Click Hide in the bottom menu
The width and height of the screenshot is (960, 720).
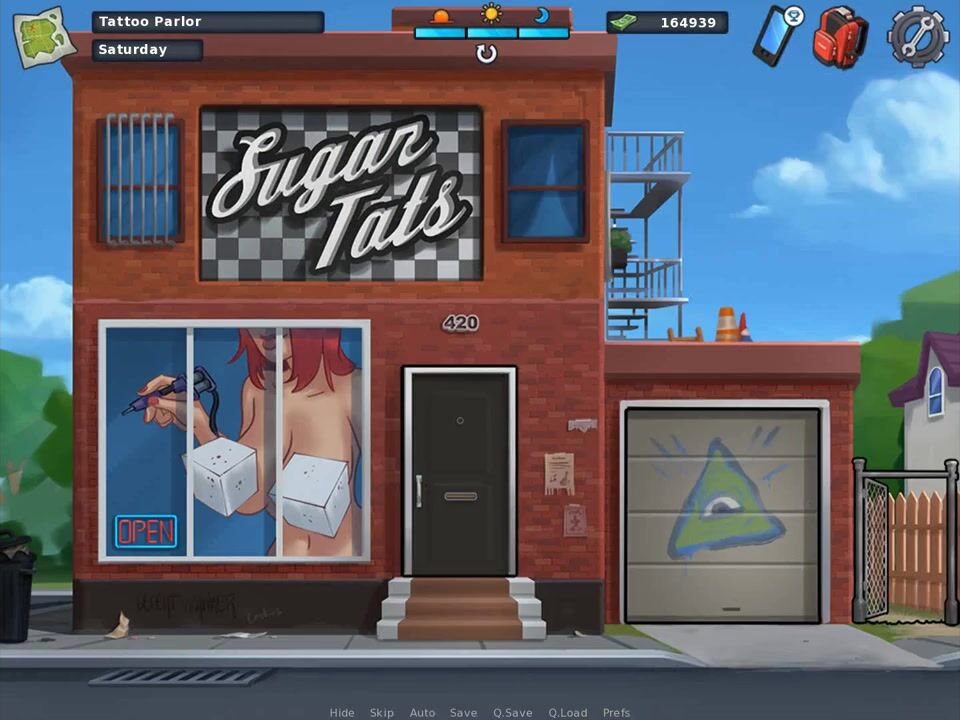pos(342,713)
